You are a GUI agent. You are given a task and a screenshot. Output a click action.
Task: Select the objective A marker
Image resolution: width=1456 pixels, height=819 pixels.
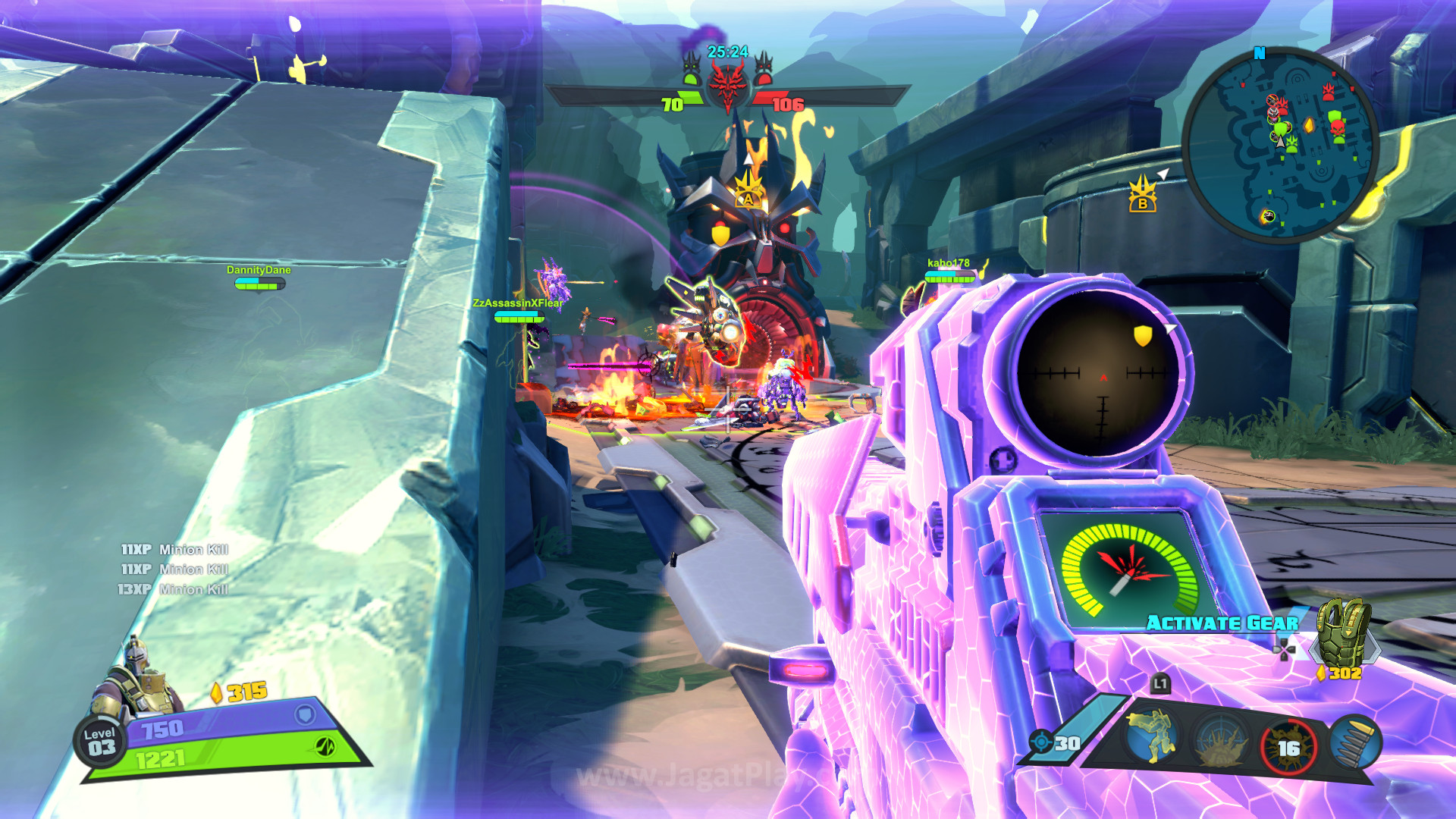click(748, 190)
